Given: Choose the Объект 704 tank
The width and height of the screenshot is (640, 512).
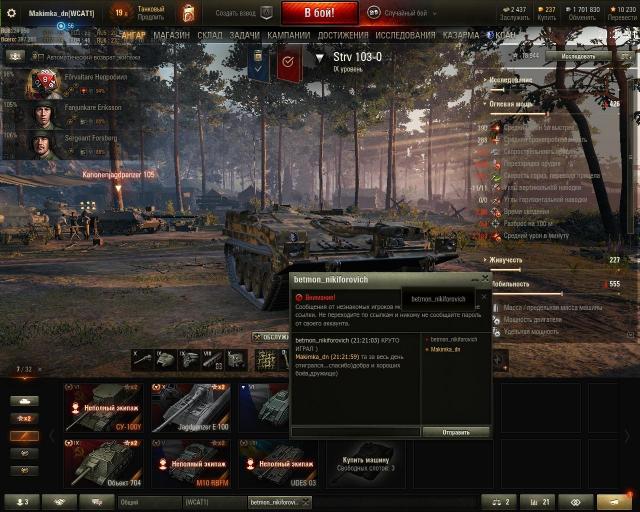Looking at the screenshot, I should 103,464.
